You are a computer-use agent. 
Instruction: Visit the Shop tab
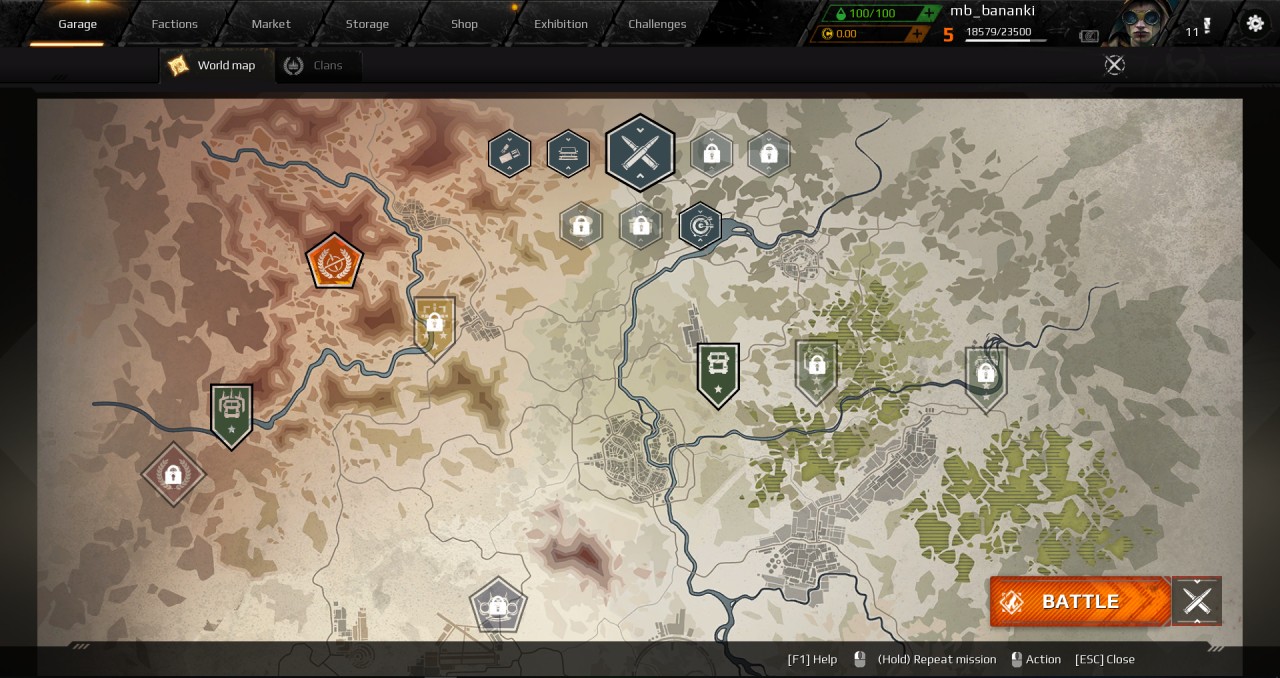click(464, 24)
